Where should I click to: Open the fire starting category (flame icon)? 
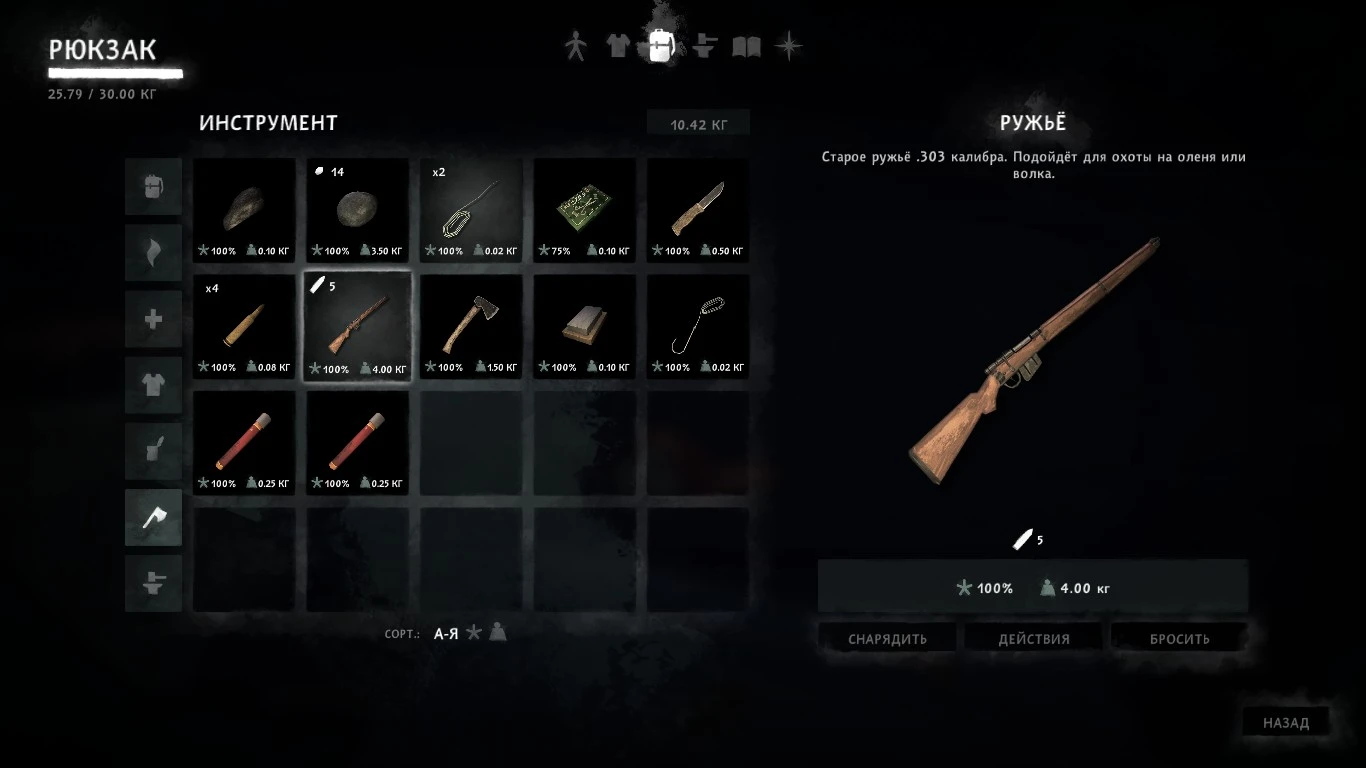[x=153, y=252]
